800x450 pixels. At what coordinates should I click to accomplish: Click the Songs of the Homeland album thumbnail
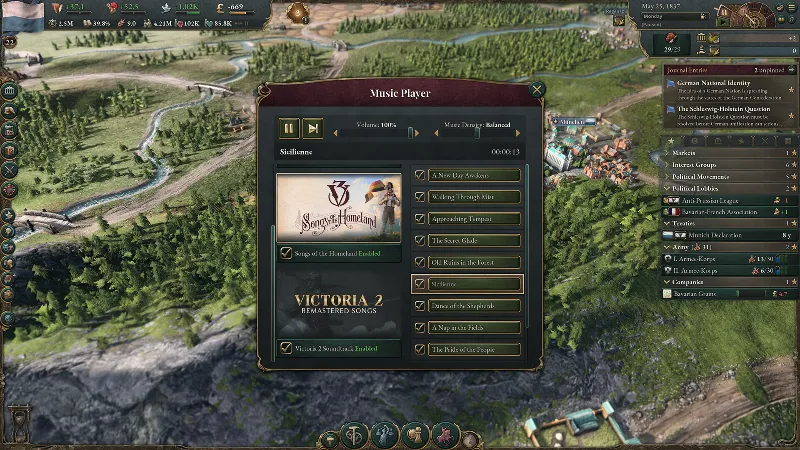[339, 208]
